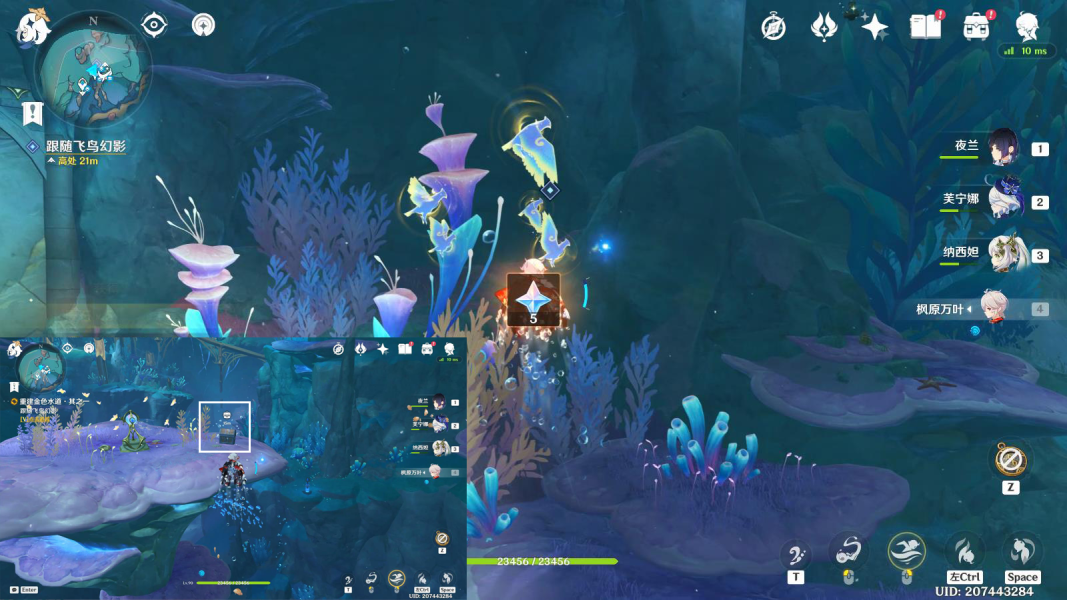Screen dimensions: 1067x600
Task: Use the golden compass gadget
Action: coord(1010,460)
